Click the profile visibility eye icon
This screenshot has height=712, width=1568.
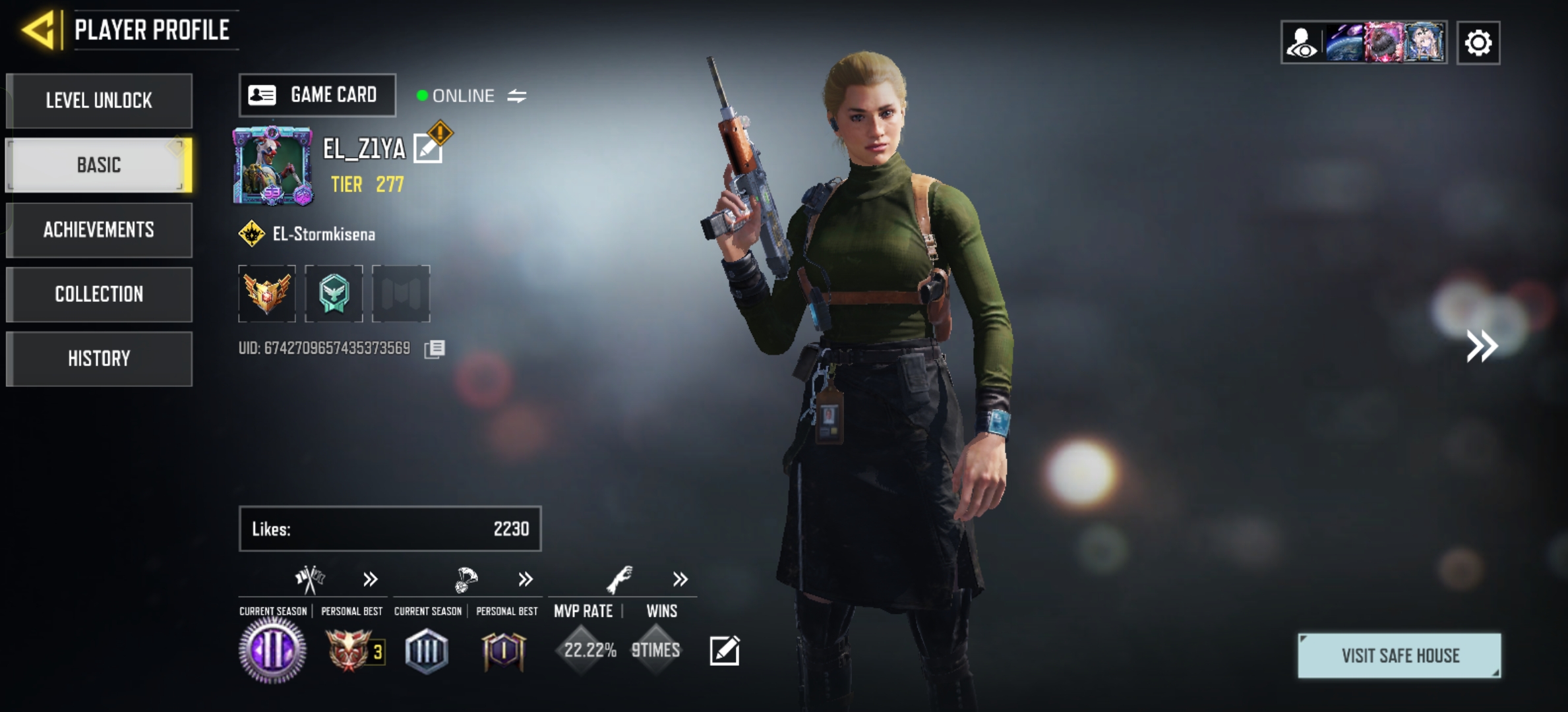point(1302,44)
